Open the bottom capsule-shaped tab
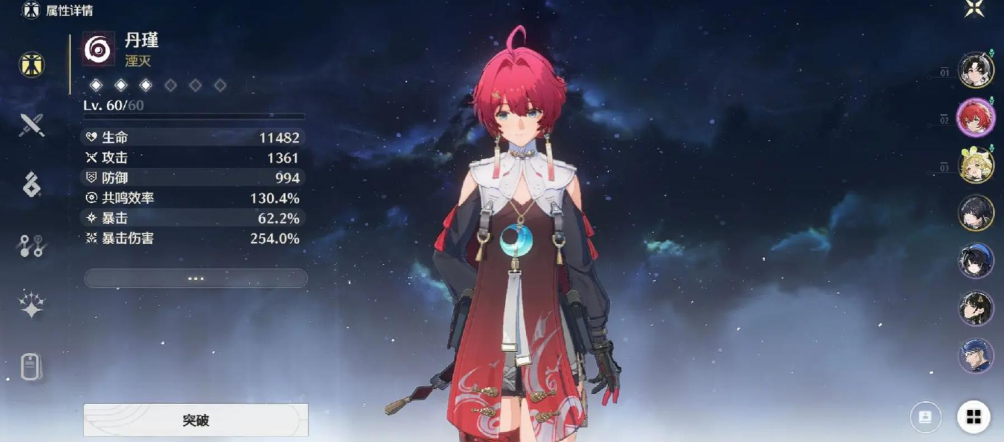This screenshot has width=1004, height=442. coord(32,367)
